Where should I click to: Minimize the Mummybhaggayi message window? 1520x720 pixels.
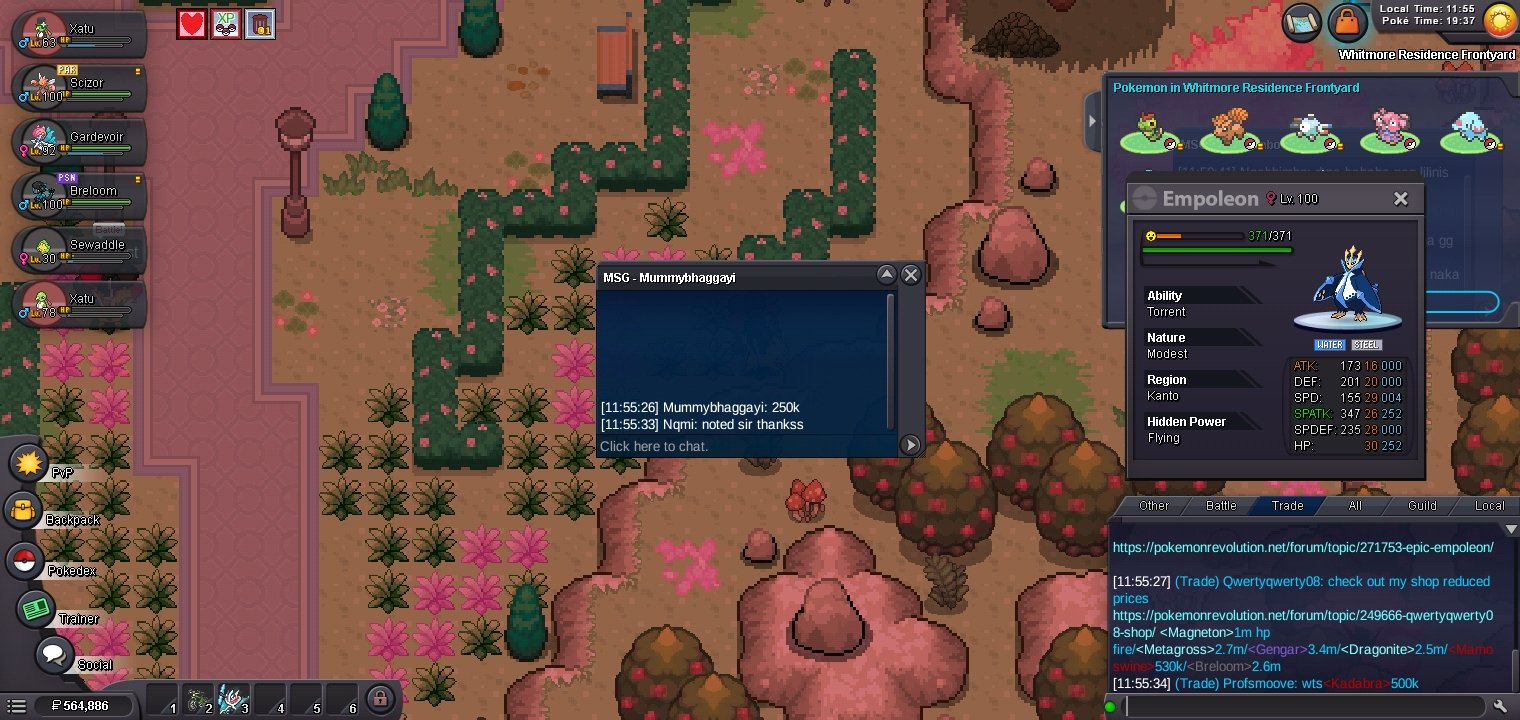click(x=886, y=275)
